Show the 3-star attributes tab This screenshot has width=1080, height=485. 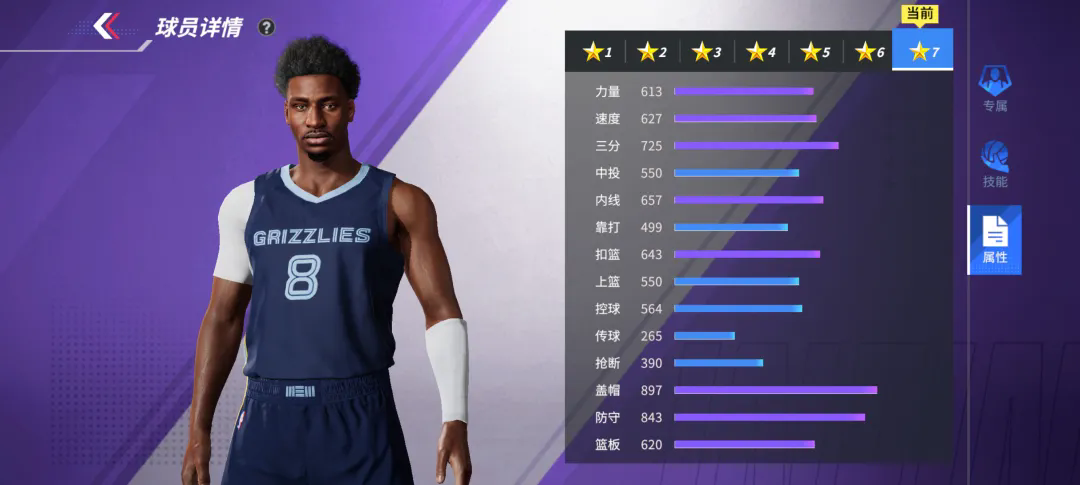[x=707, y=51]
